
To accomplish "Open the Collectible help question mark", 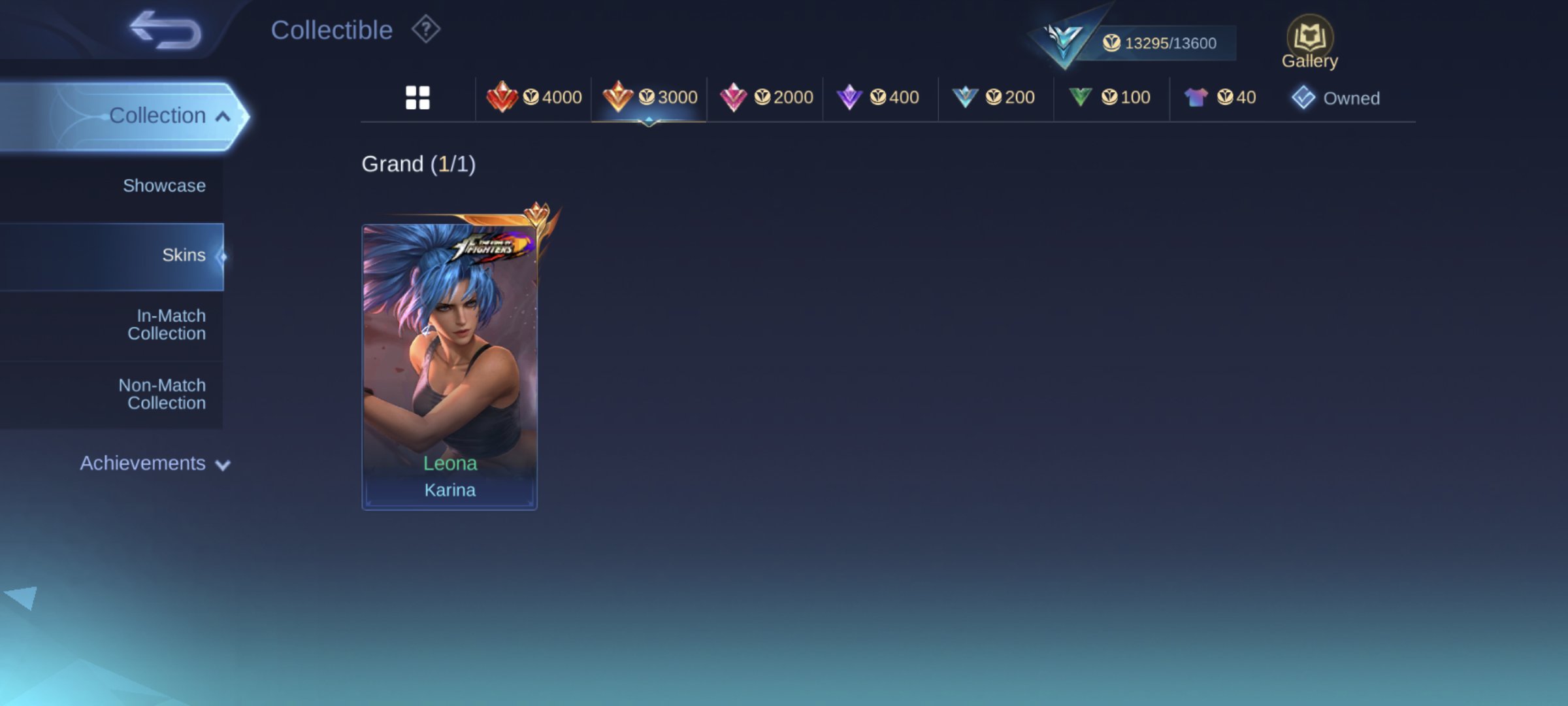I will pyautogui.click(x=426, y=29).
